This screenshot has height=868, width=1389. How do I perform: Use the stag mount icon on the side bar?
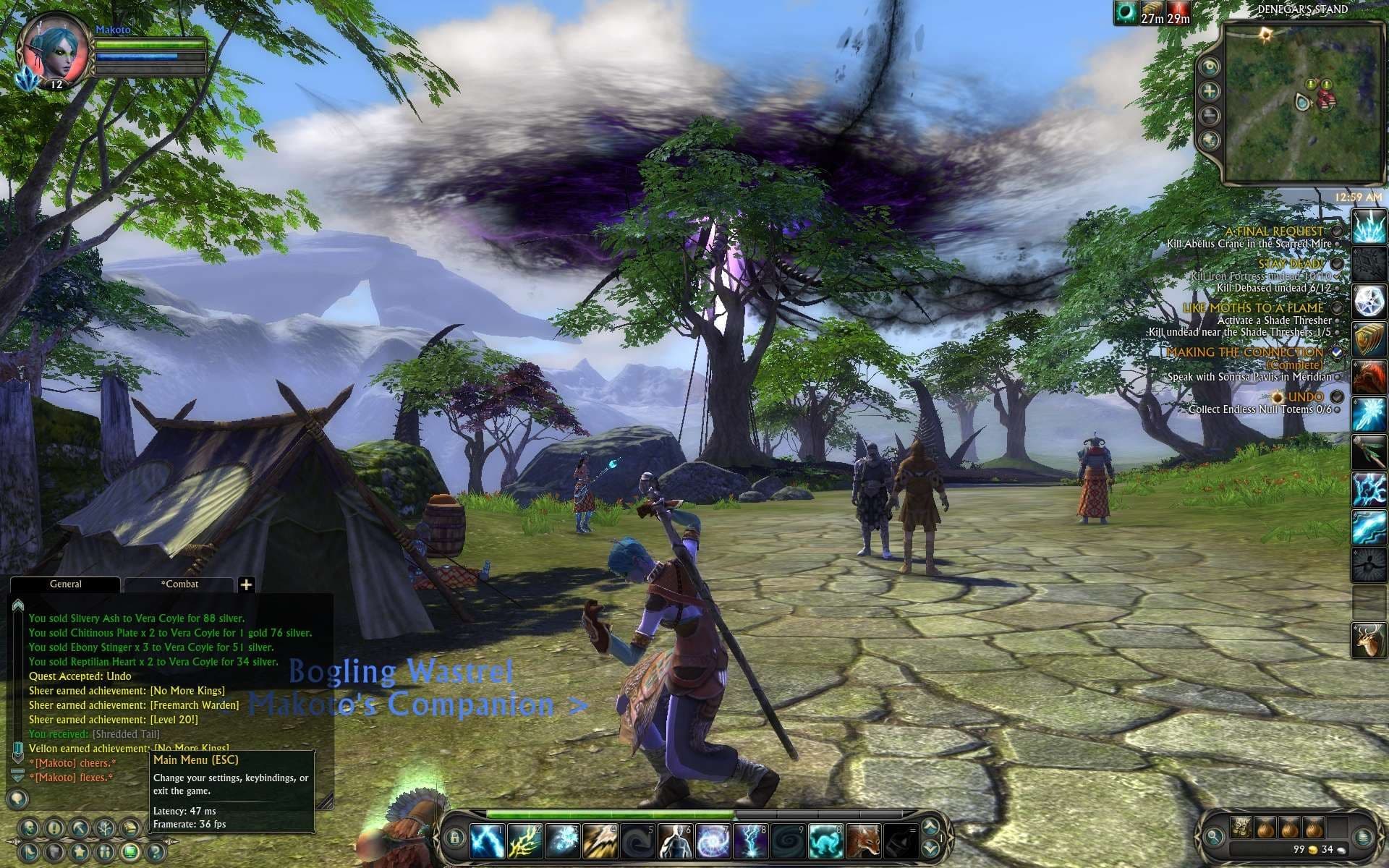click(x=1369, y=641)
